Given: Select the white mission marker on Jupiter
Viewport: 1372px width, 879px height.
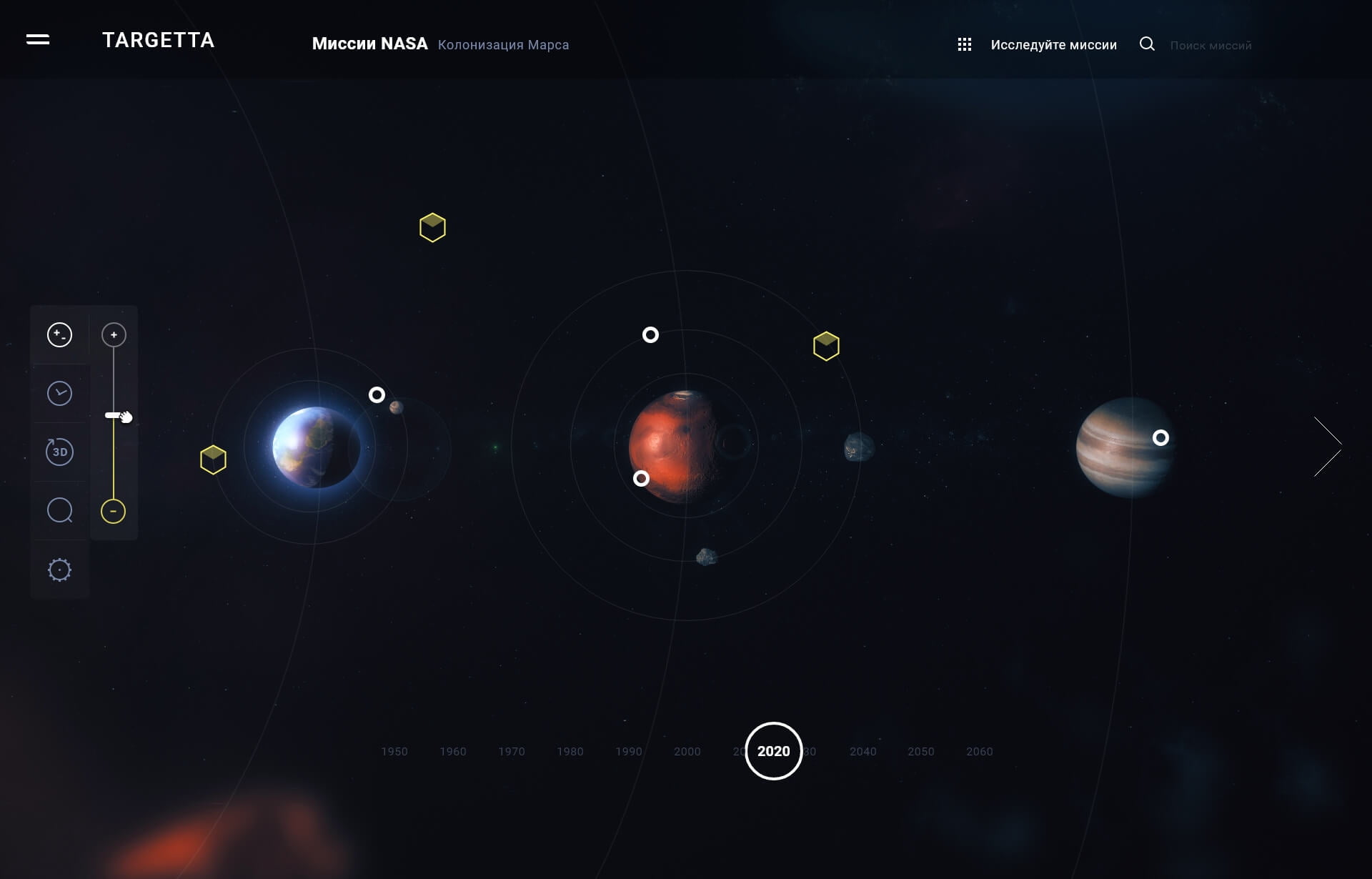Looking at the screenshot, I should click(1160, 437).
